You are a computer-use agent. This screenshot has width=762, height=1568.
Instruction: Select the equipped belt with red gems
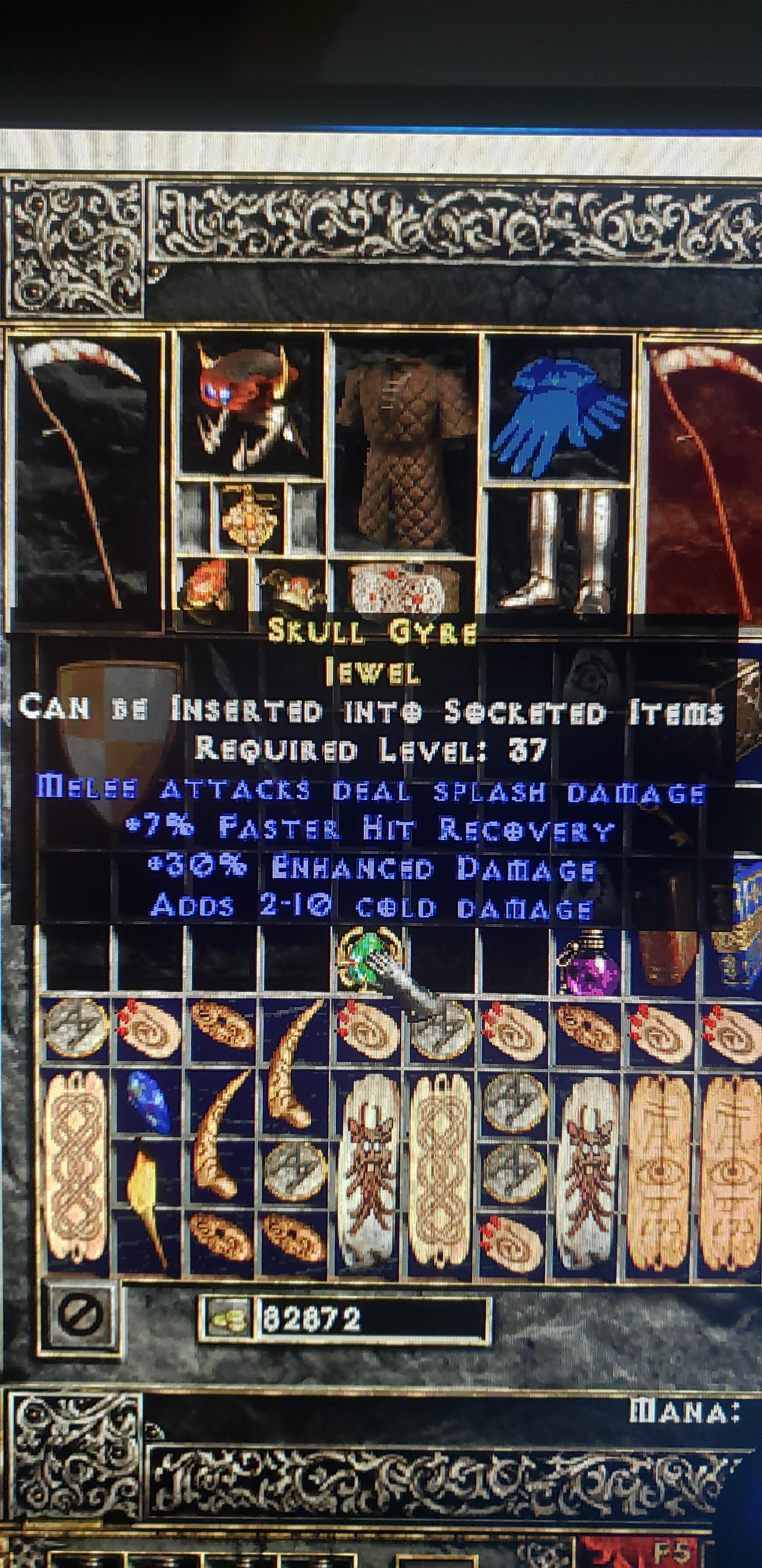point(402,587)
